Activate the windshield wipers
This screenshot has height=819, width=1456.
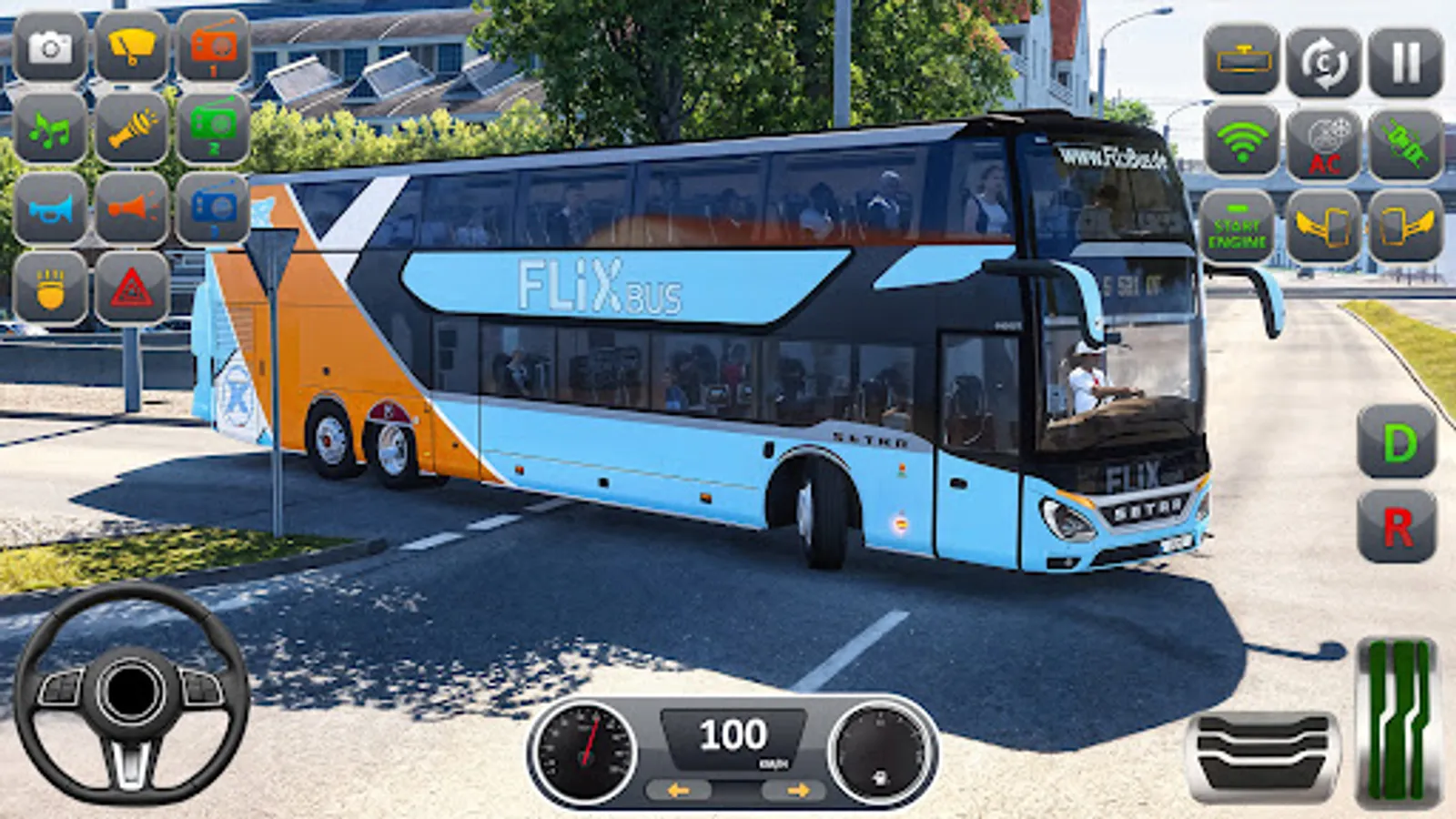pos(132,47)
